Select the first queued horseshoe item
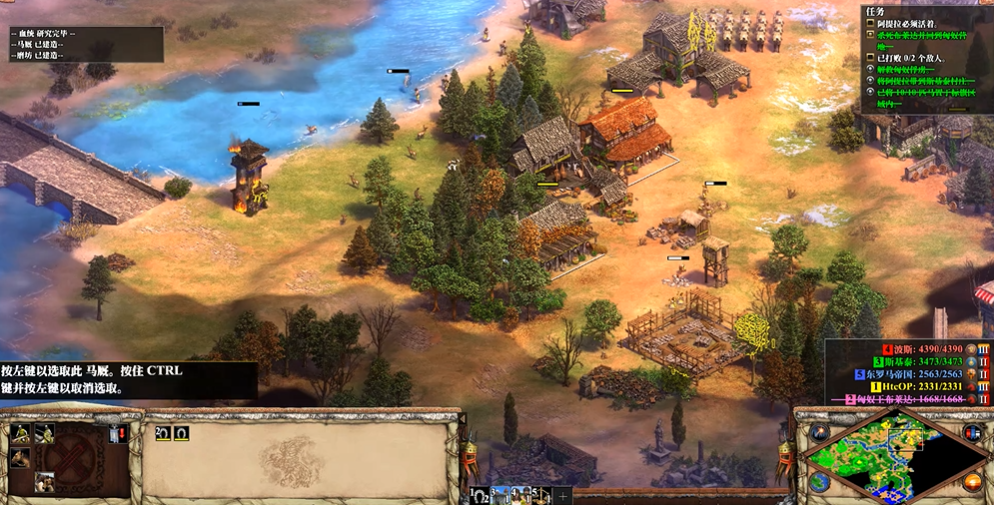The image size is (994, 505). [163, 434]
